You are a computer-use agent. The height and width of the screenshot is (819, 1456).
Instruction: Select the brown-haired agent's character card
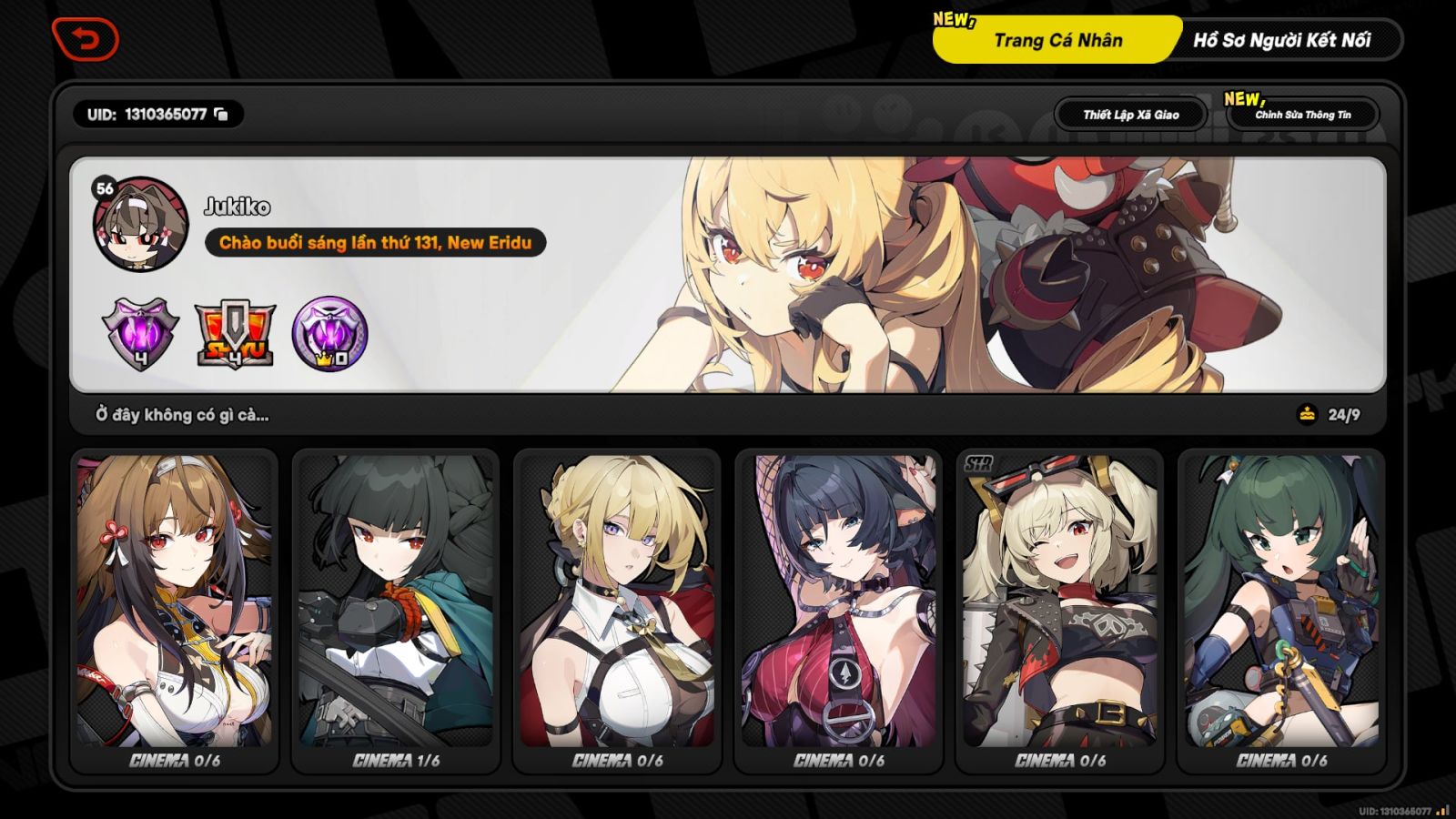click(x=174, y=610)
